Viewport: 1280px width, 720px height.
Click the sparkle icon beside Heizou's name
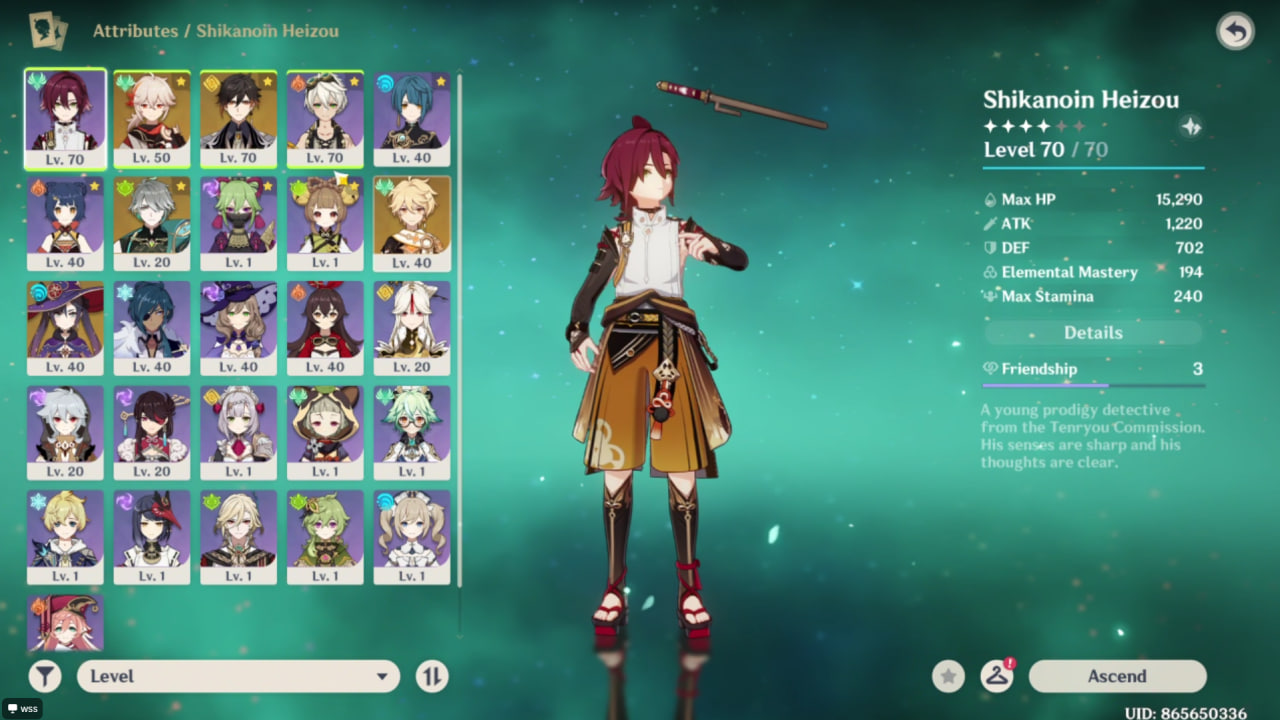[1191, 127]
